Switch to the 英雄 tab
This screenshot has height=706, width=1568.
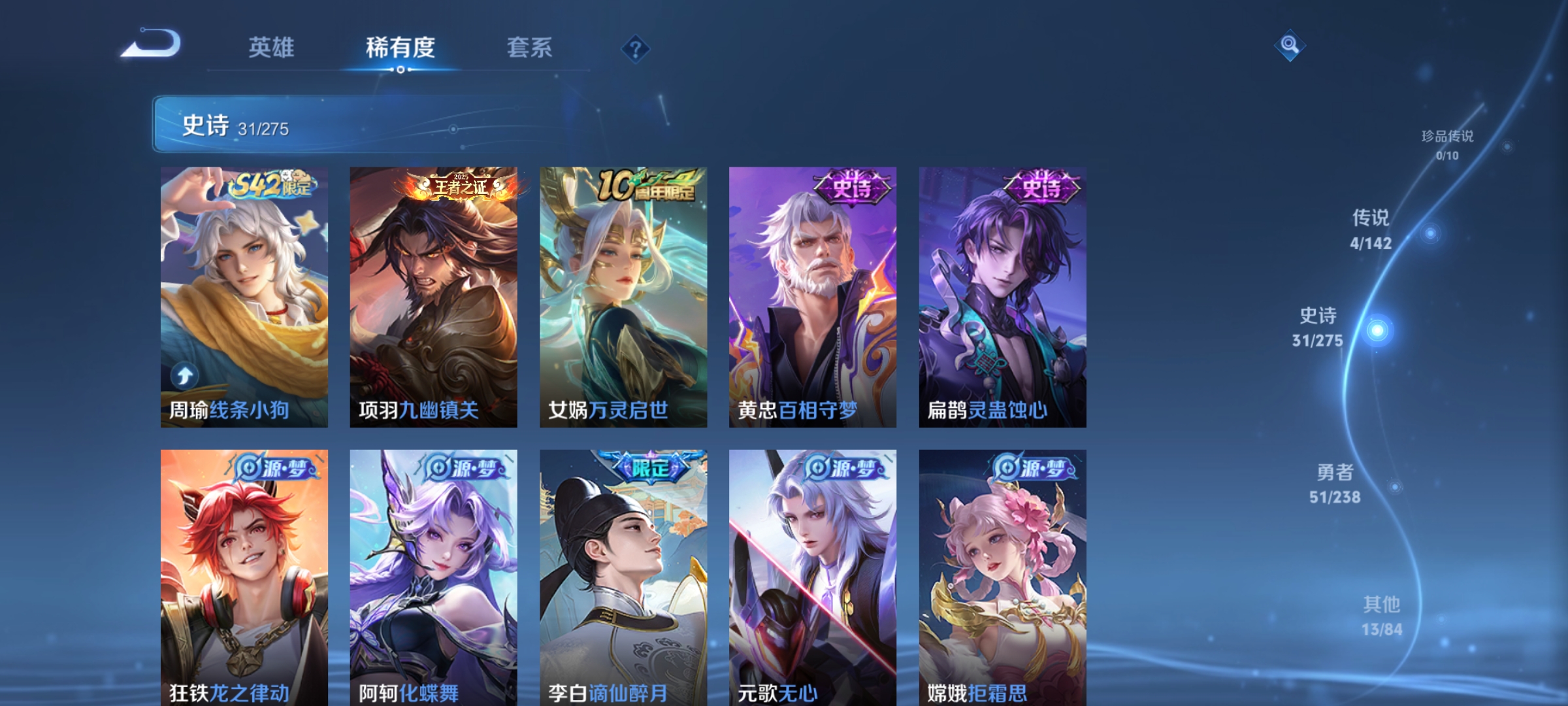[x=270, y=47]
